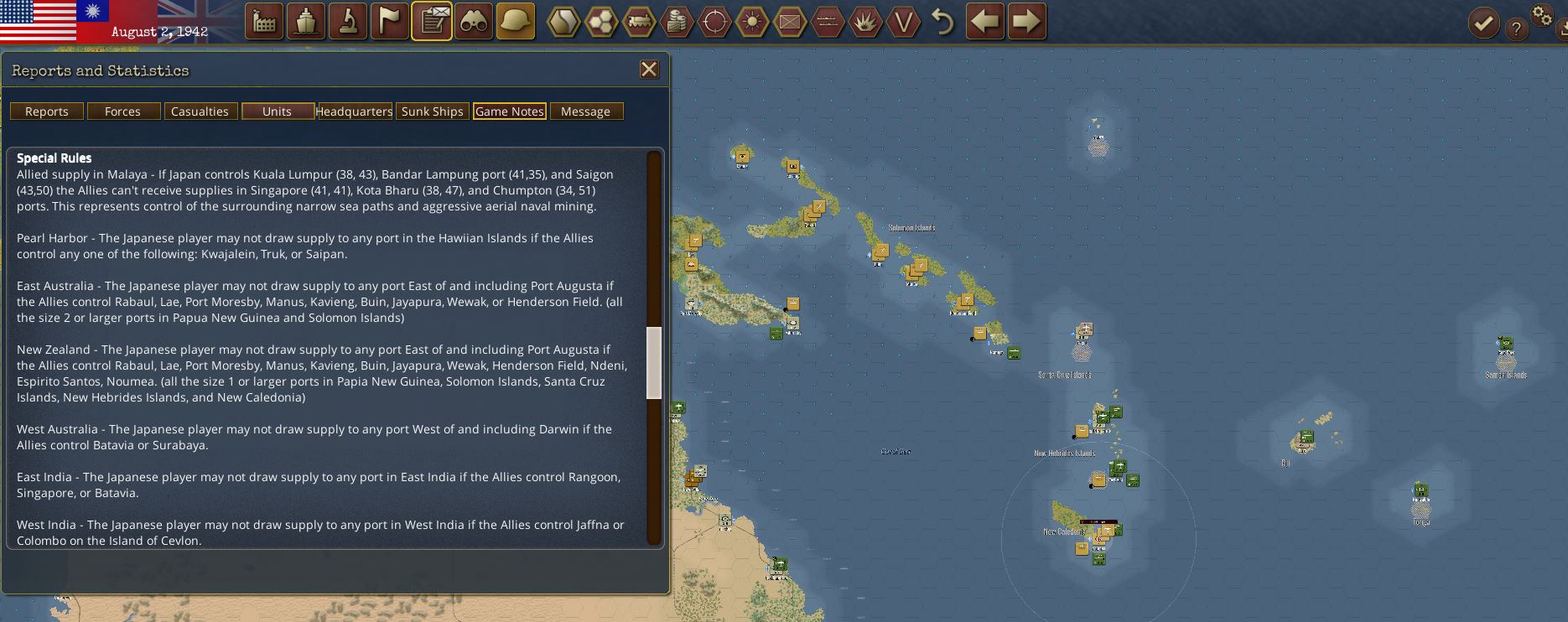The image size is (1568, 622).
Task: Click the curved undo arrow
Action: point(943,22)
